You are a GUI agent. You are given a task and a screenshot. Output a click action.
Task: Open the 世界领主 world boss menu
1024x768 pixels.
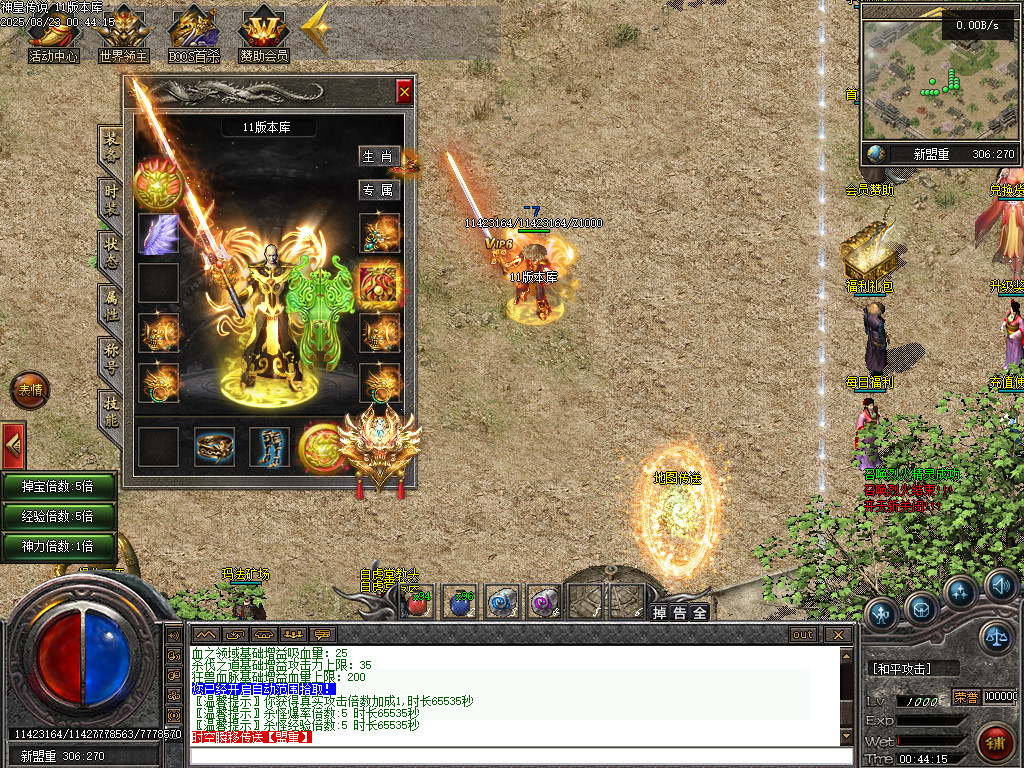(123, 36)
